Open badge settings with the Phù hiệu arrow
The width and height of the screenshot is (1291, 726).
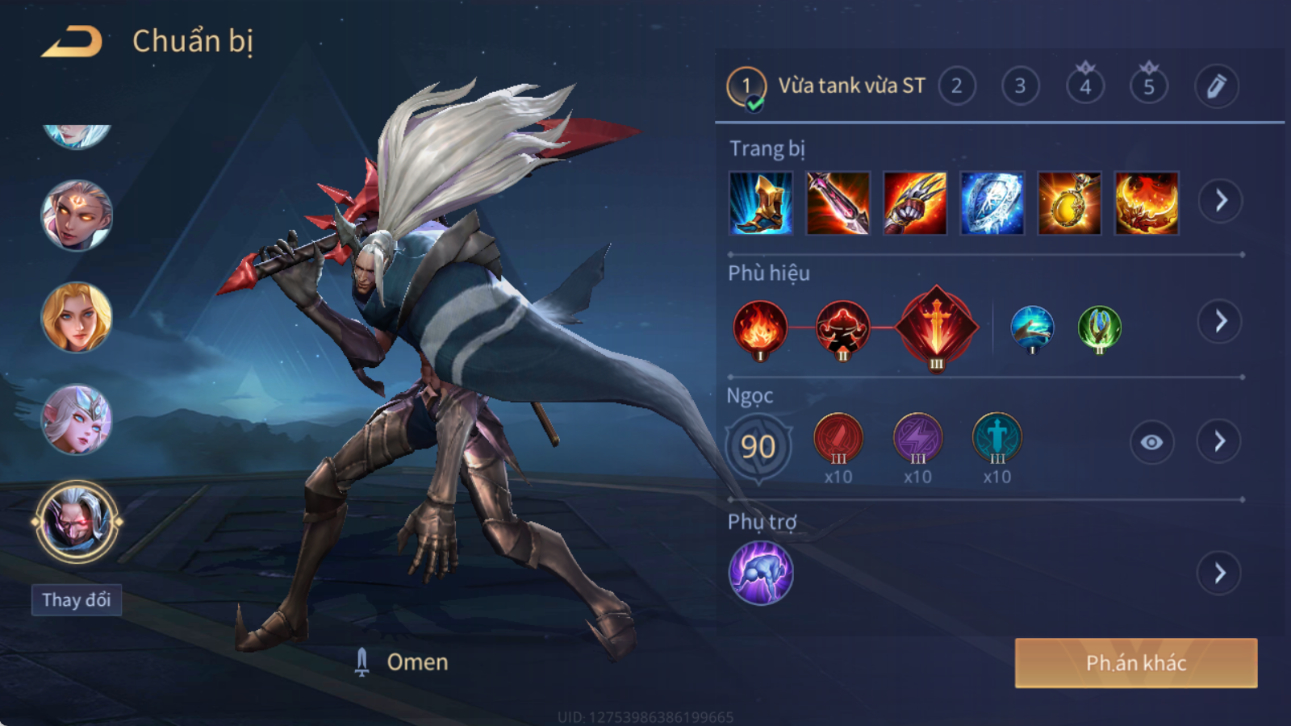(x=1220, y=322)
